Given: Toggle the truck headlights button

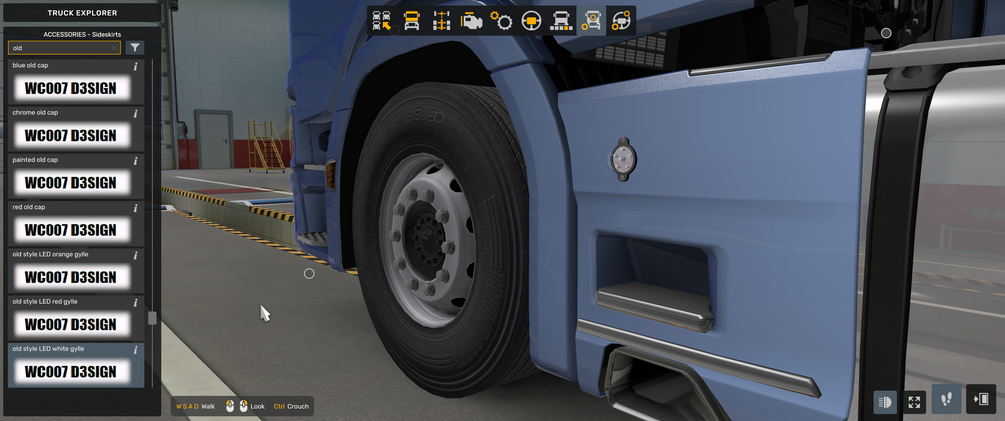Looking at the screenshot, I should tap(885, 401).
